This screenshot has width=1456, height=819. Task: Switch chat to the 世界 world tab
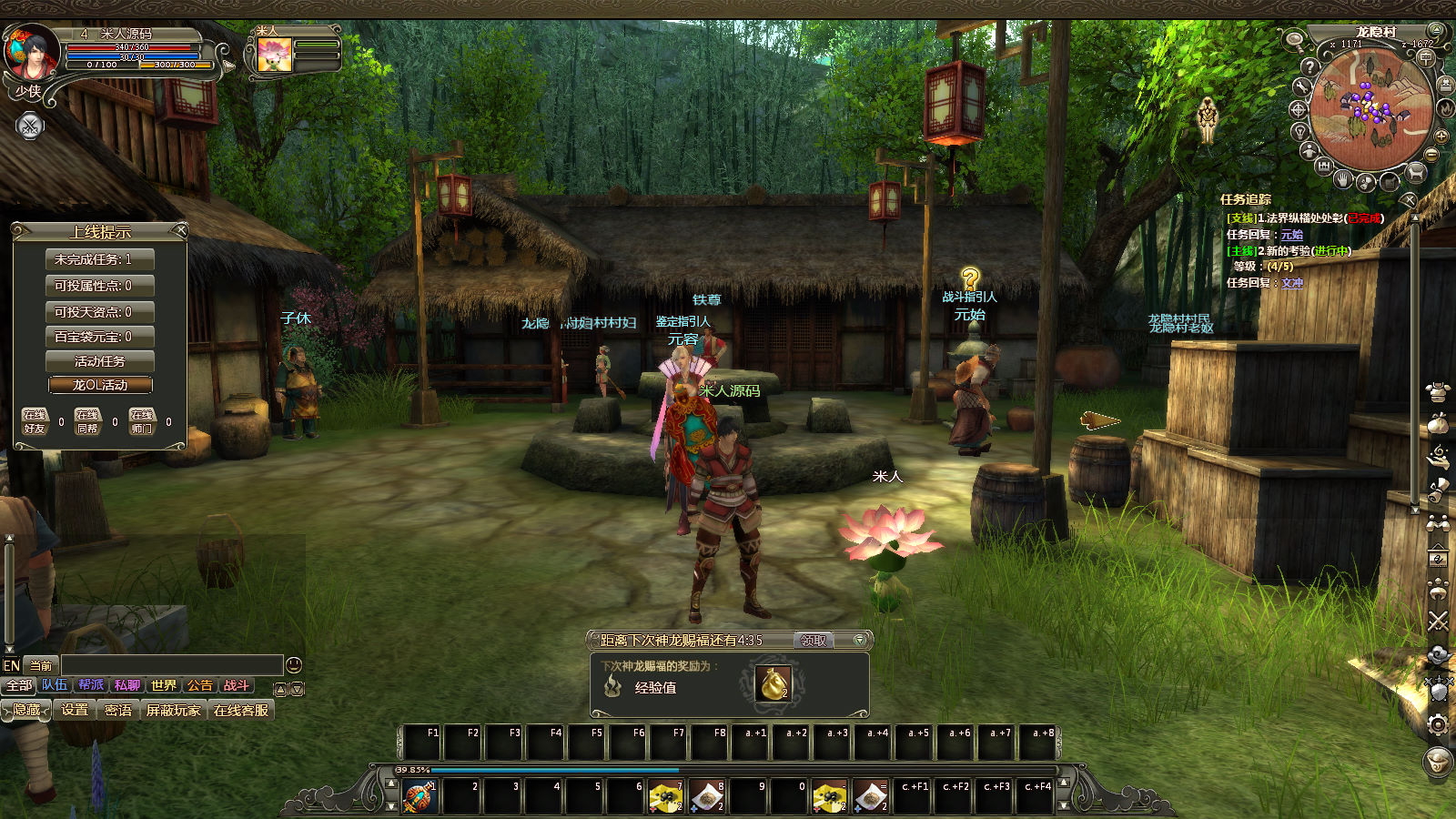tap(164, 685)
